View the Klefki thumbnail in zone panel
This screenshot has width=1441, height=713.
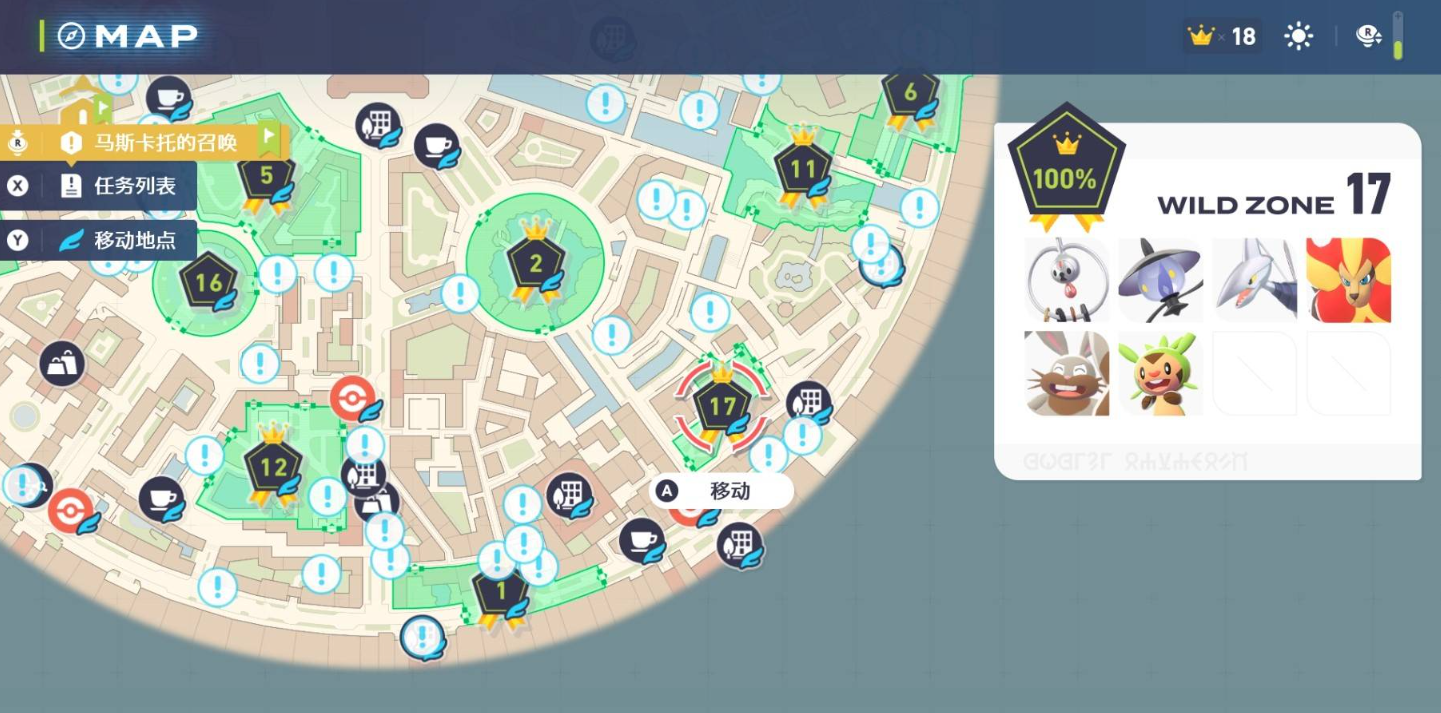click(1066, 280)
